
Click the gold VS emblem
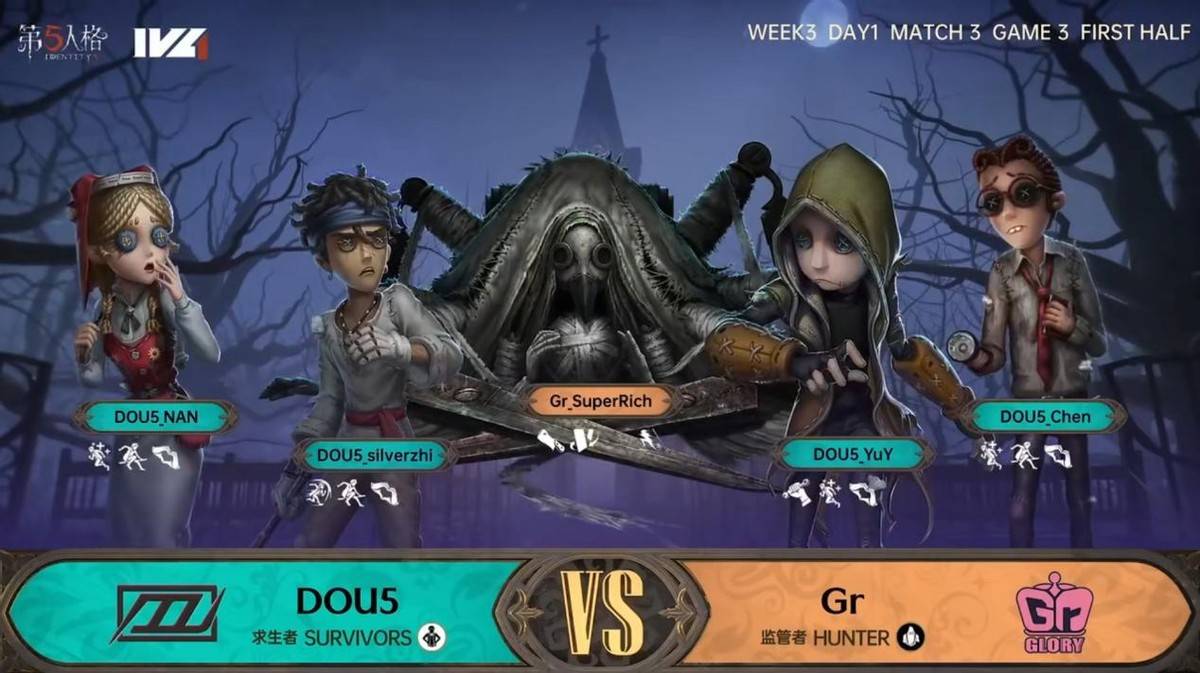tap(601, 611)
